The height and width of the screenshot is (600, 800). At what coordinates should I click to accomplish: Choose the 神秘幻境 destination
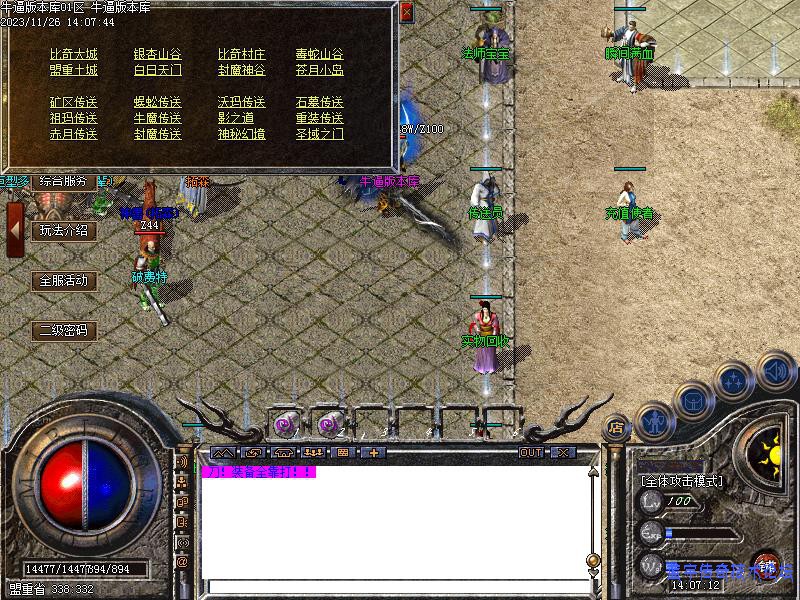(x=242, y=134)
